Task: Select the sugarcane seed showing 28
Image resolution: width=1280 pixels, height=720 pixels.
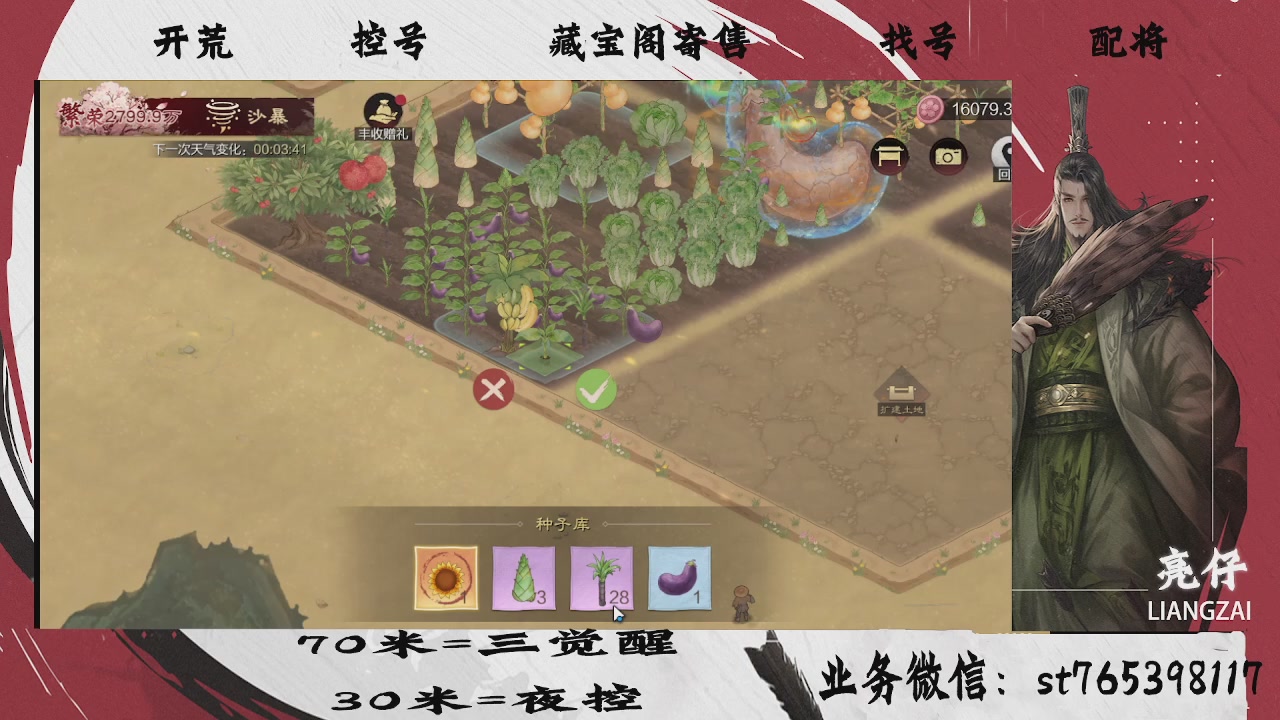Action: [600, 577]
